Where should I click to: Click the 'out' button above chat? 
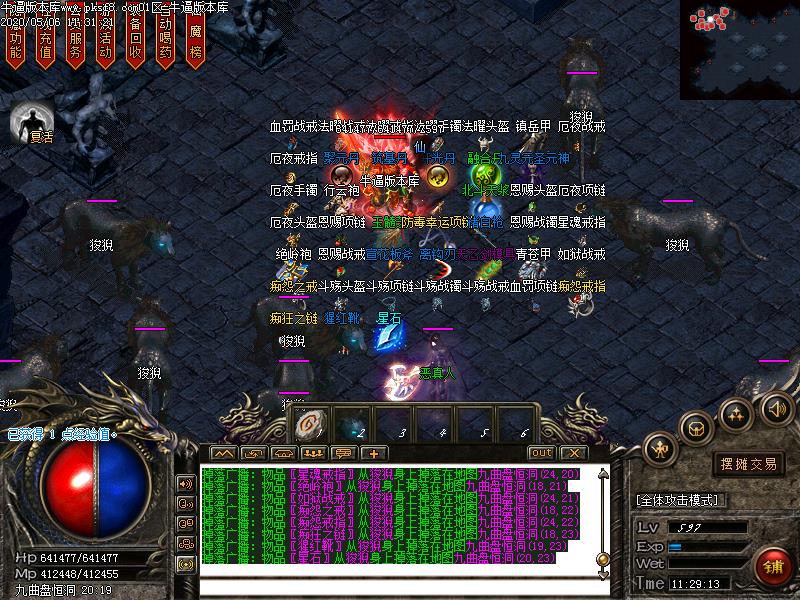(x=541, y=453)
